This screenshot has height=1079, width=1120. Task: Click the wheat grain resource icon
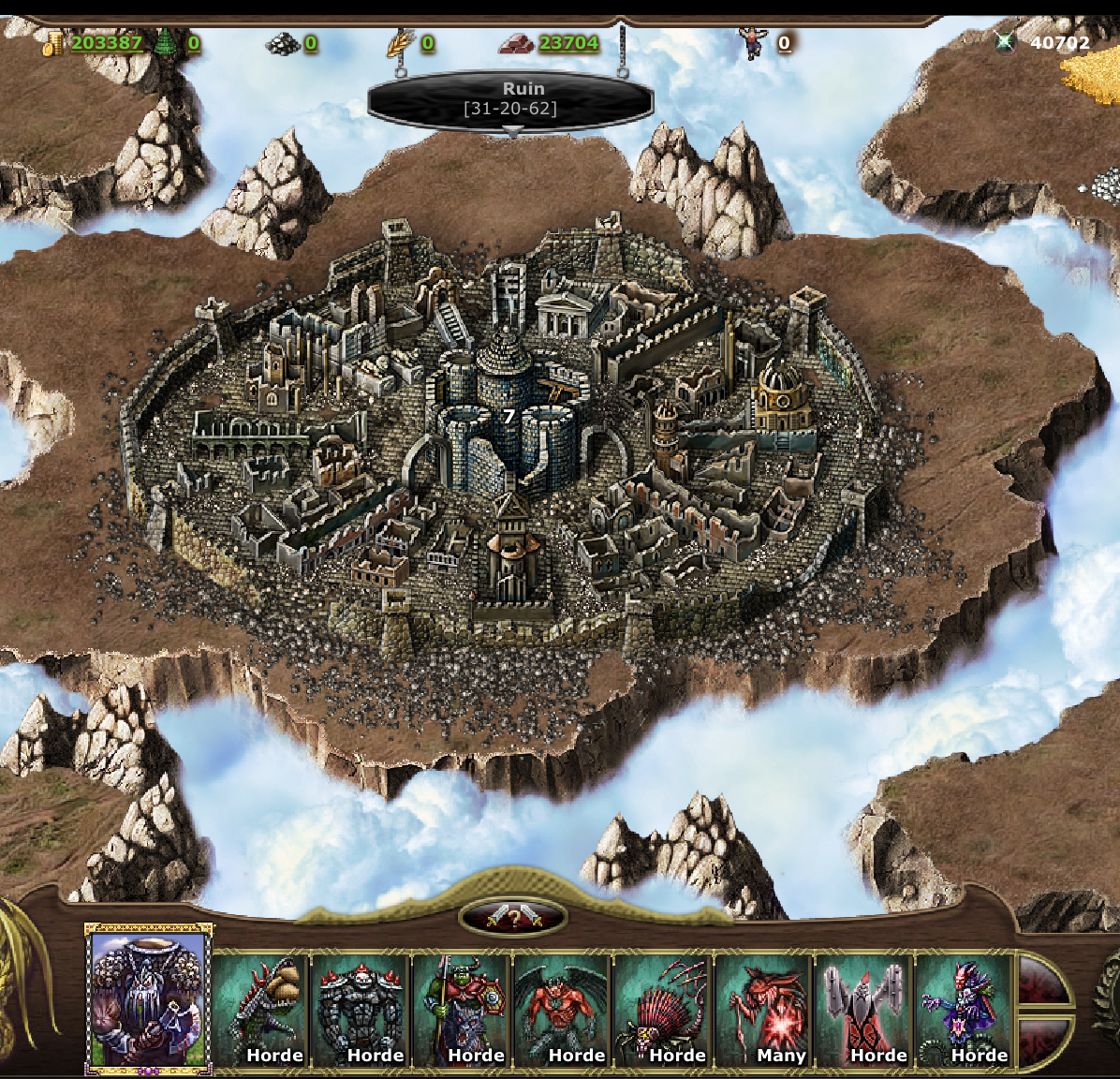coord(400,43)
